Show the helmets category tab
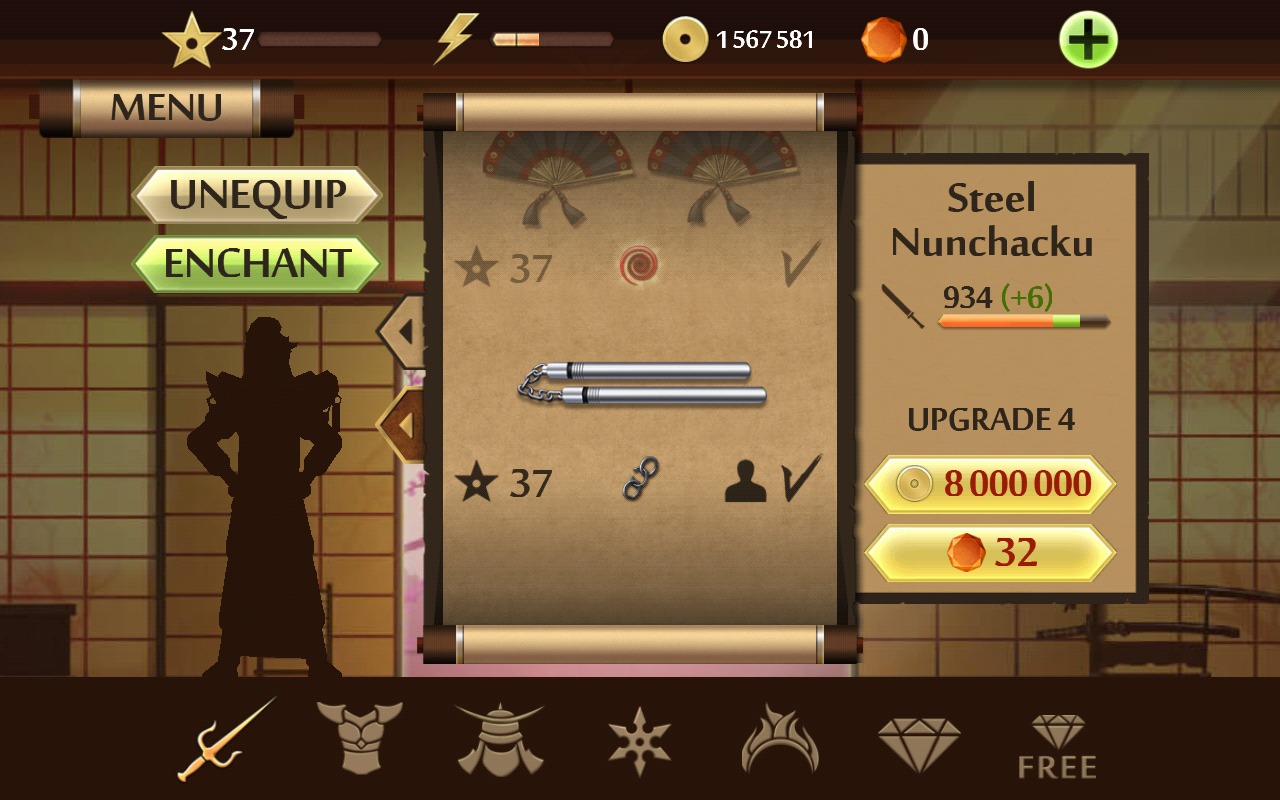This screenshot has width=1280, height=800. [x=499, y=740]
